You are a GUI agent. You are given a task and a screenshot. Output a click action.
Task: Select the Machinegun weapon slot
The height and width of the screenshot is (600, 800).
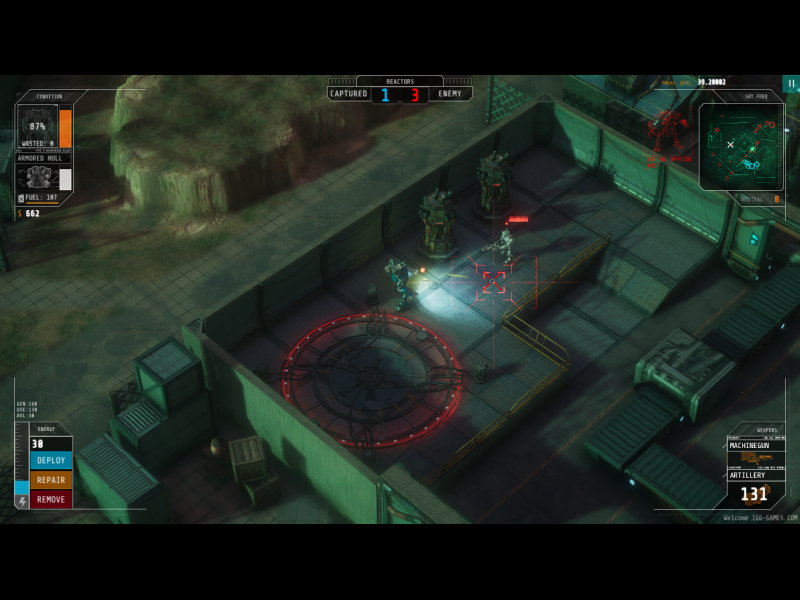(x=756, y=446)
